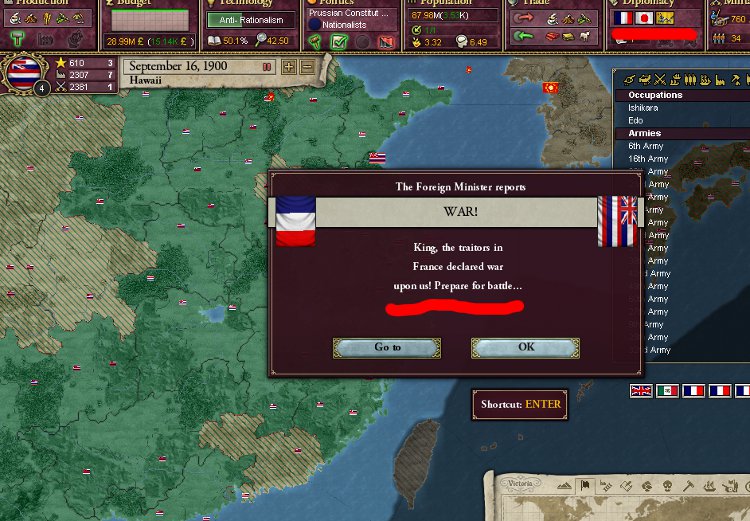Select 6th Army in the outliner

(648, 146)
